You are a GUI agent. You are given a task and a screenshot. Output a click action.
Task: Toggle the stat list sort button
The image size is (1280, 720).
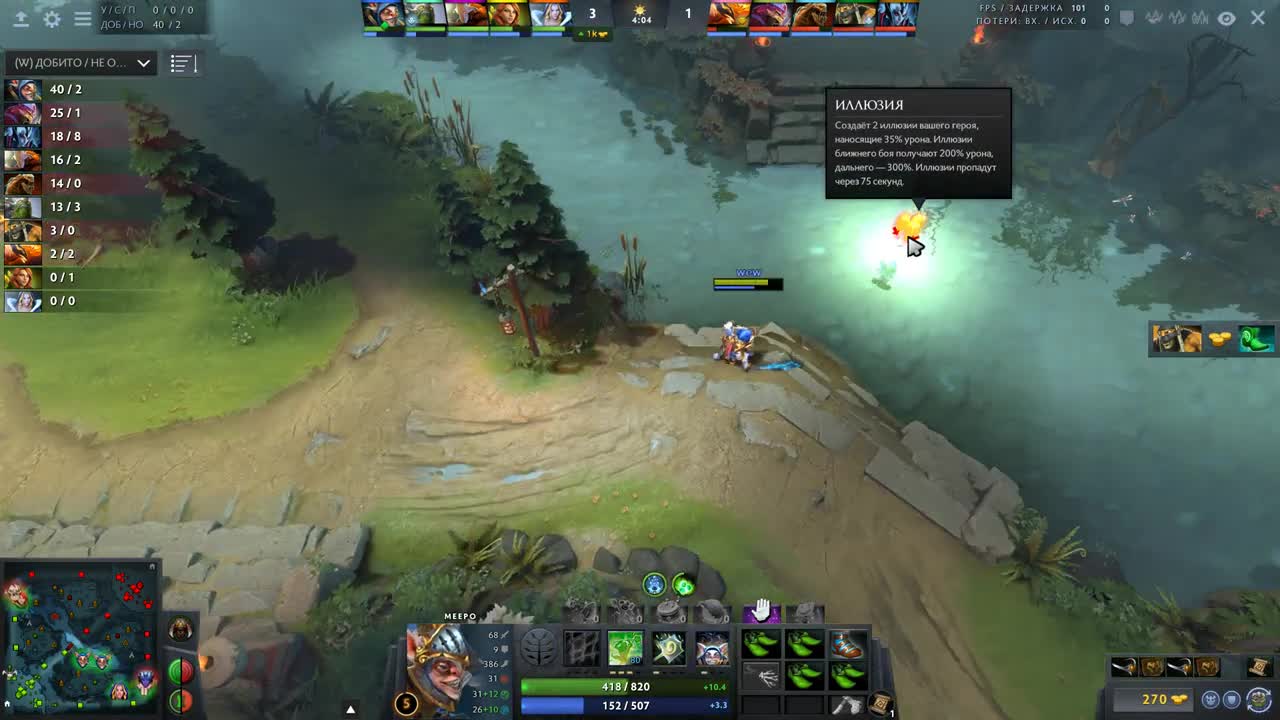pyautogui.click(x=182, y=63)
